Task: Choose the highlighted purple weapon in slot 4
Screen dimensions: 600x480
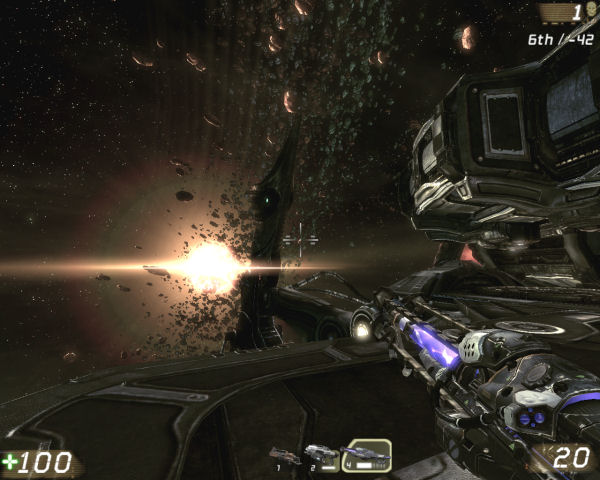Action: pos(366,456)
